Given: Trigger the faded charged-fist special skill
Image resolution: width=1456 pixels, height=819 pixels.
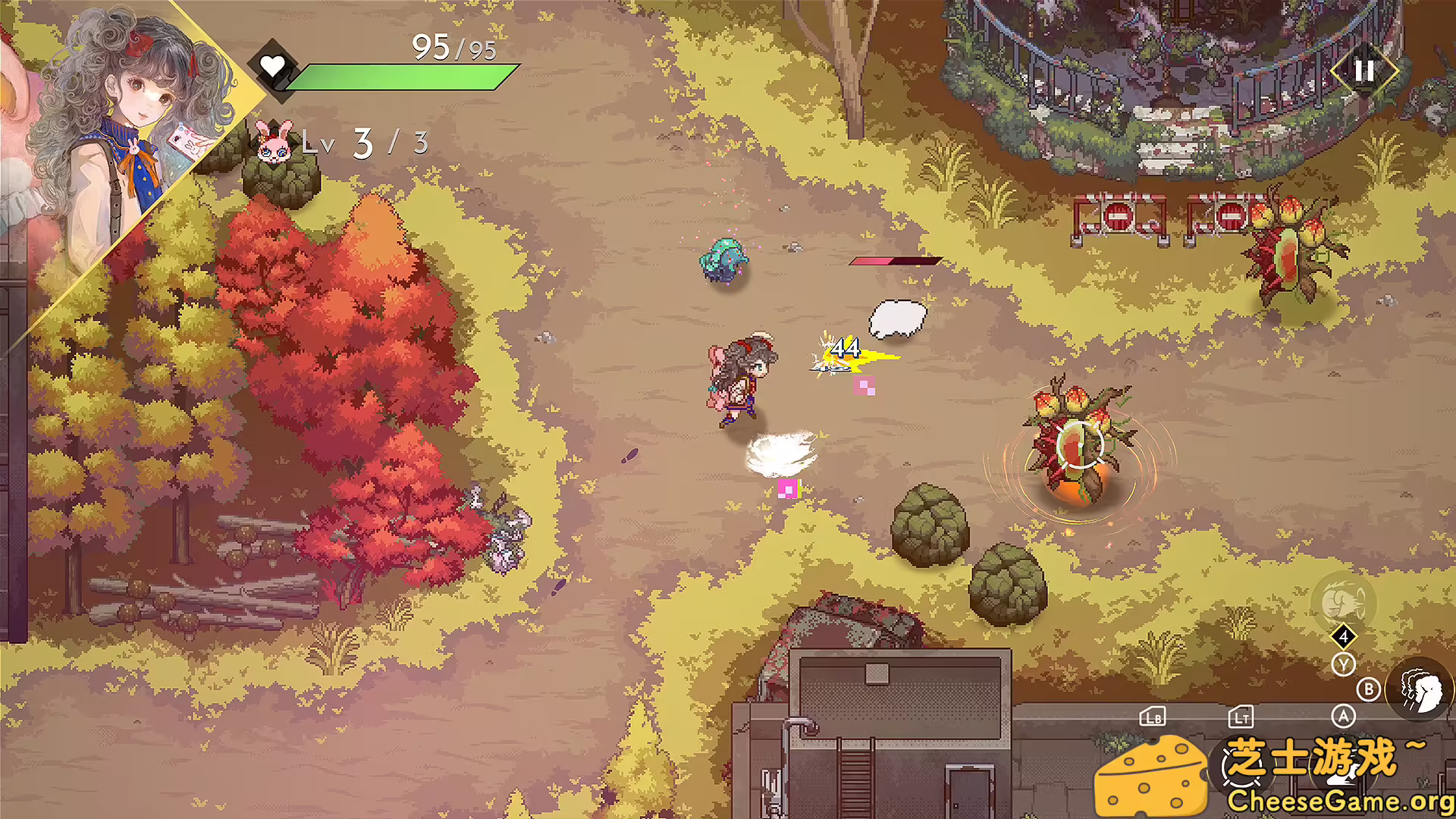Looking at the screenshot, I should [x=1342, y=602].
